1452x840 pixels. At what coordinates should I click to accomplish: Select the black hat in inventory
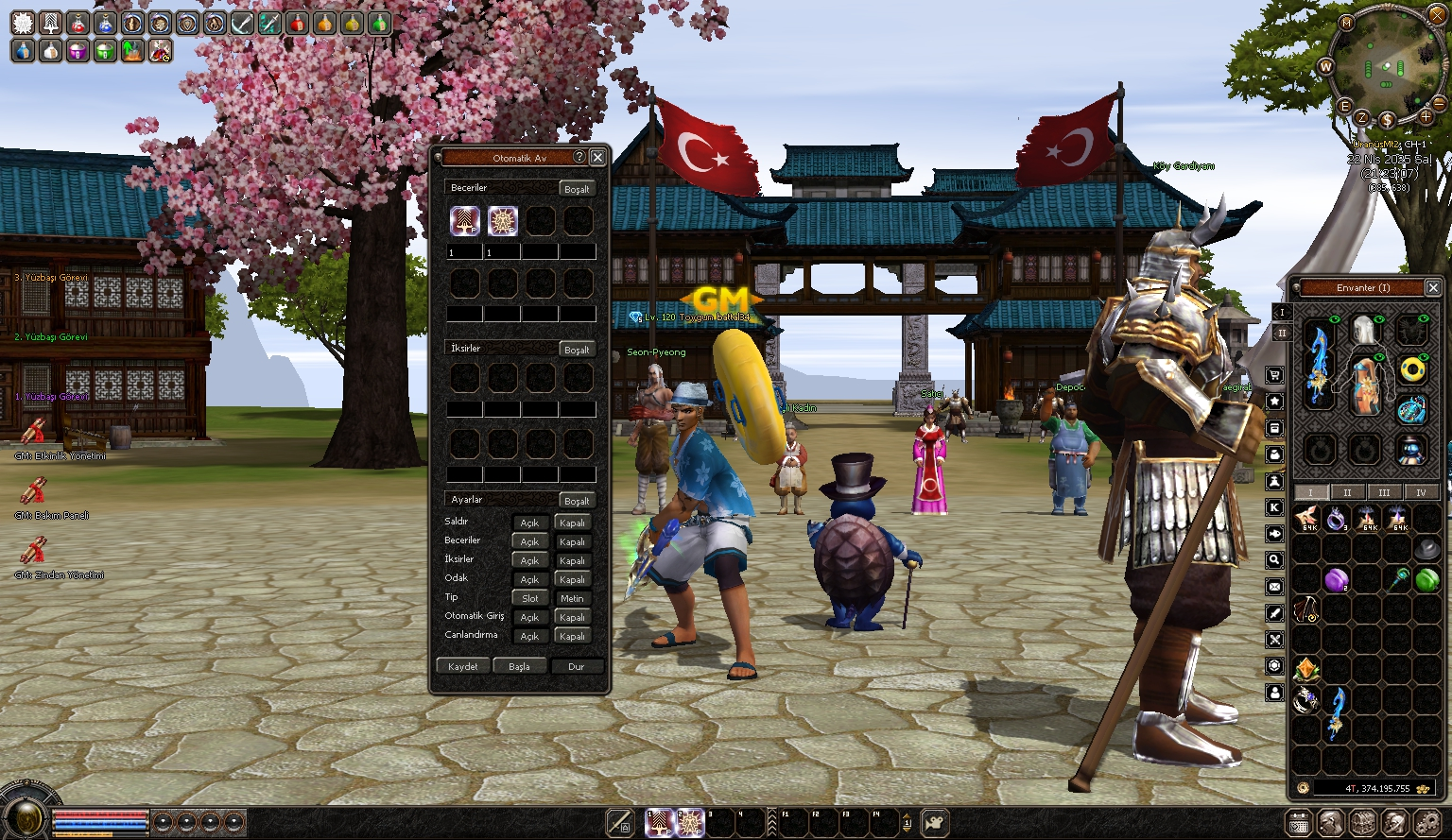coord(1427,548)
